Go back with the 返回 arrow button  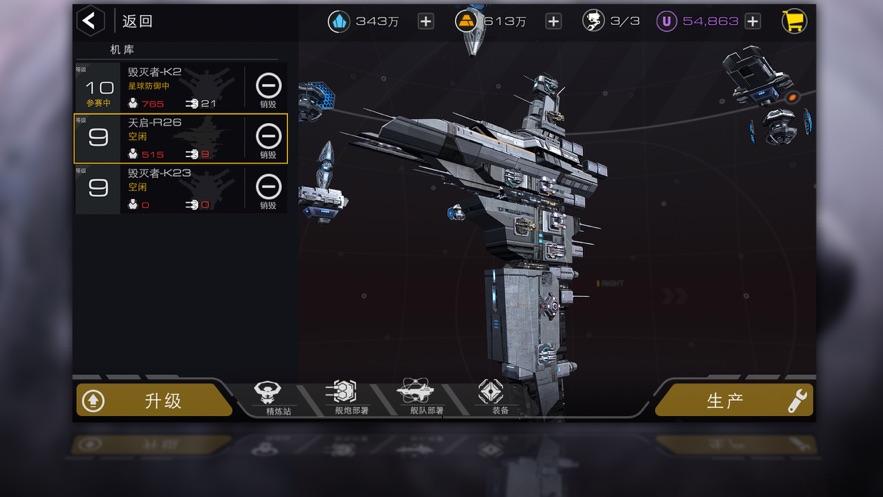[92, 21]
